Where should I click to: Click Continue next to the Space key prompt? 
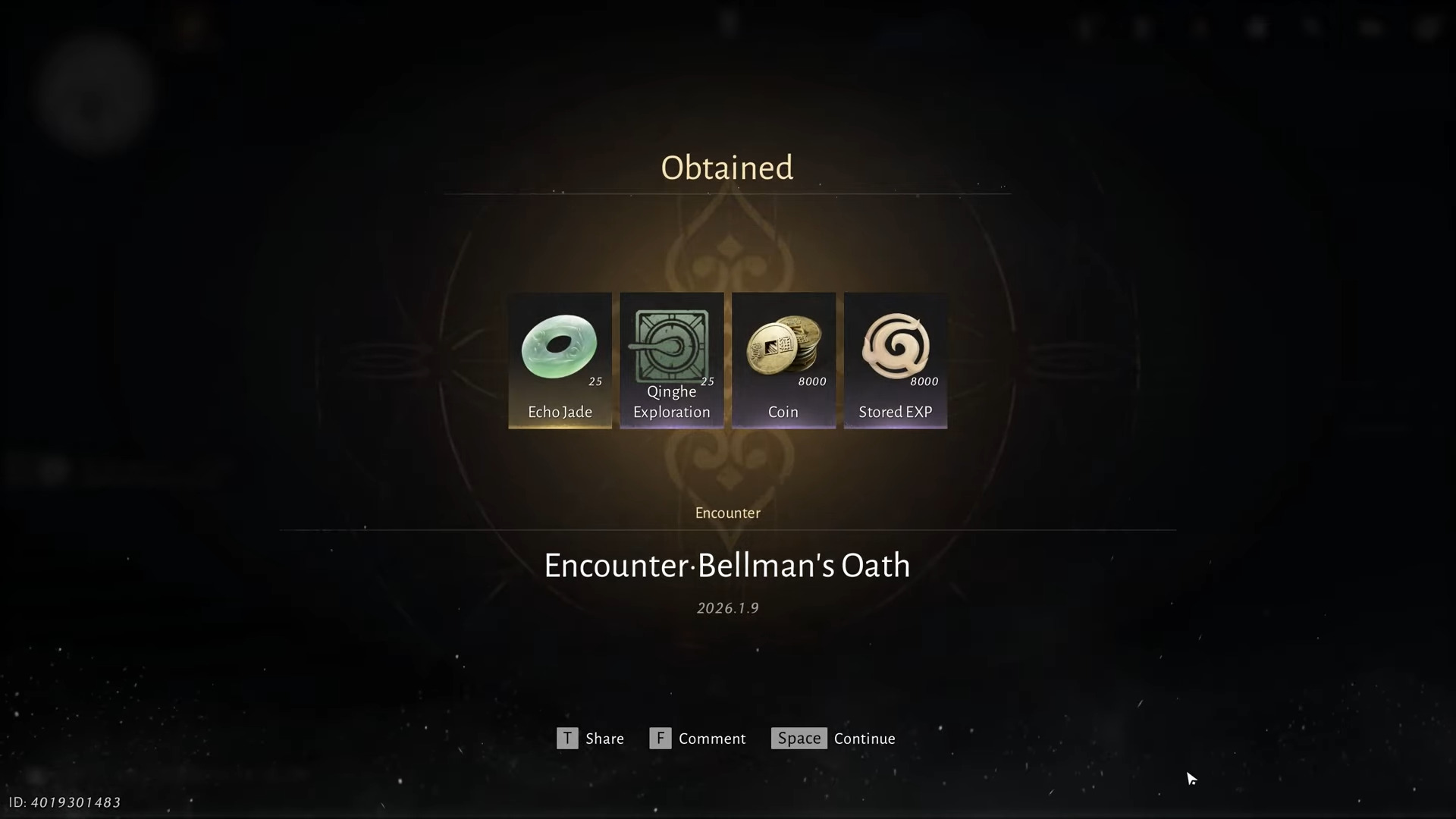click(x=864, y=738)
